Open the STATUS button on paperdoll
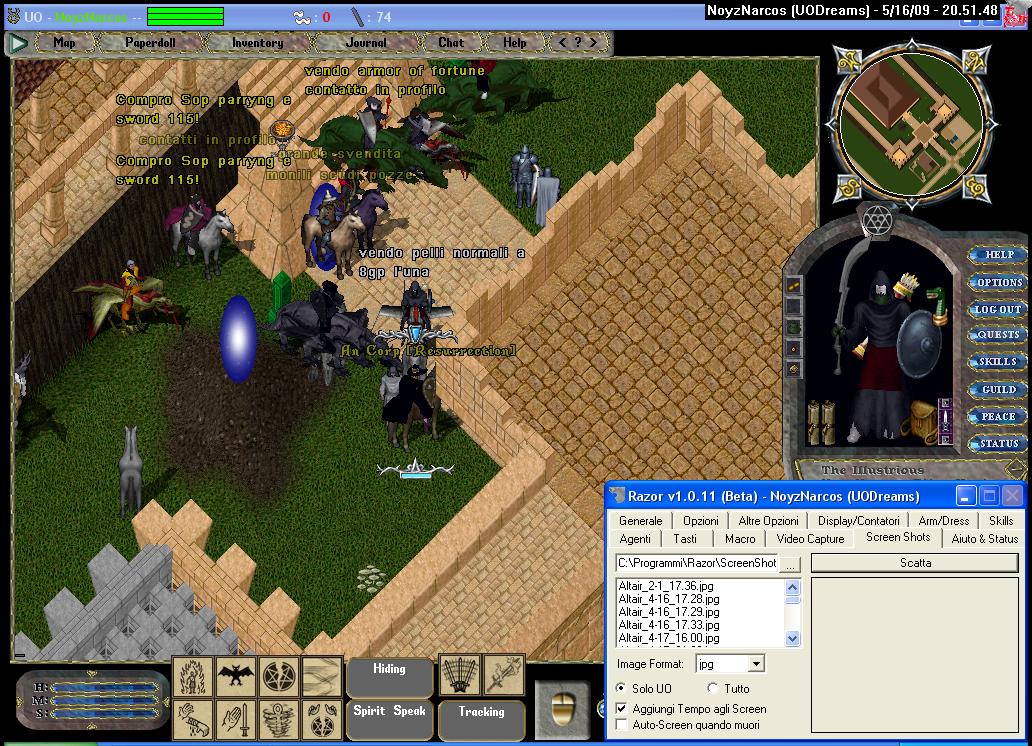This screenshot has width=1032, height=746. [x=999, y=443]
